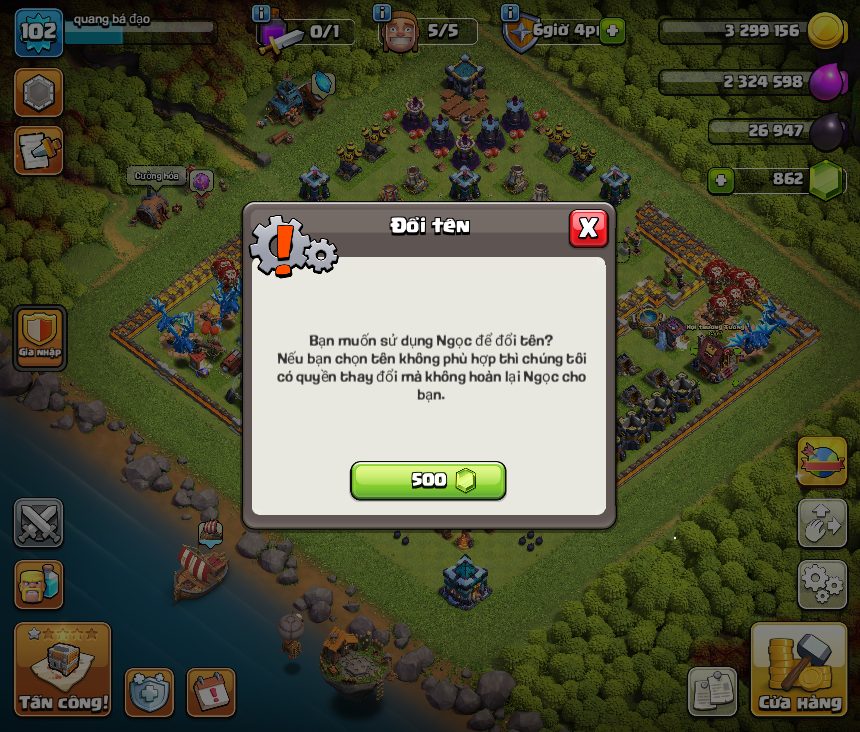
Task: Open the base layout editor button
Action: [821, 523]
